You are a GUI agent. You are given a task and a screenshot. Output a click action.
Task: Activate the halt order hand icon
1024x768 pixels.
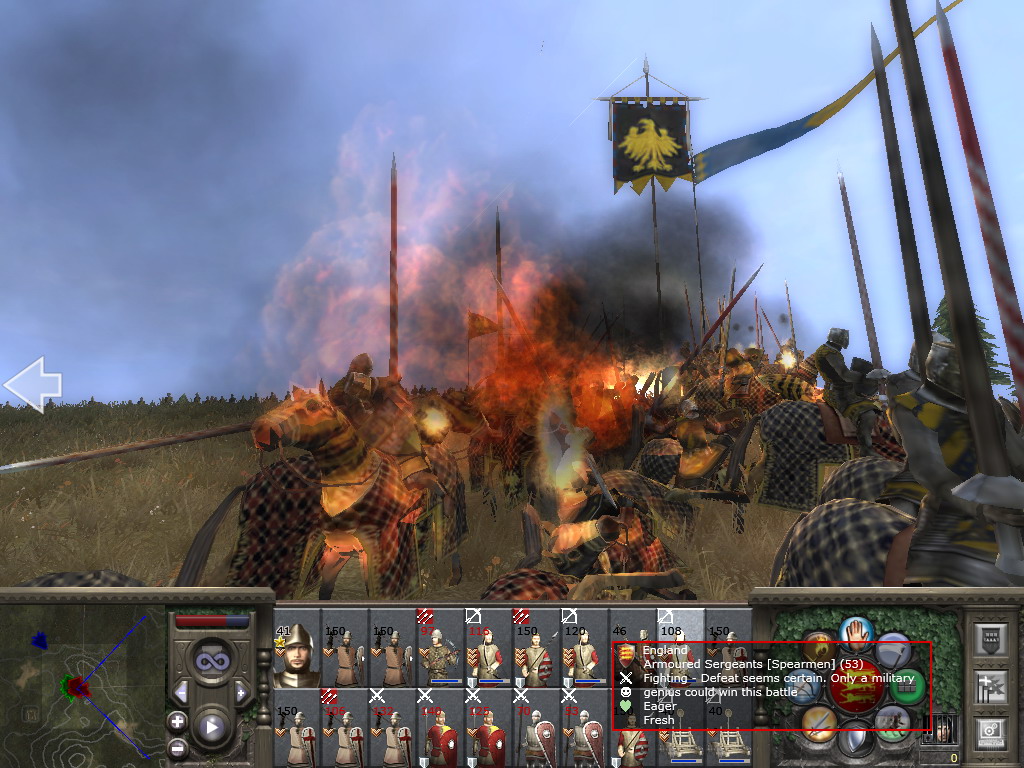pos(856,631)
